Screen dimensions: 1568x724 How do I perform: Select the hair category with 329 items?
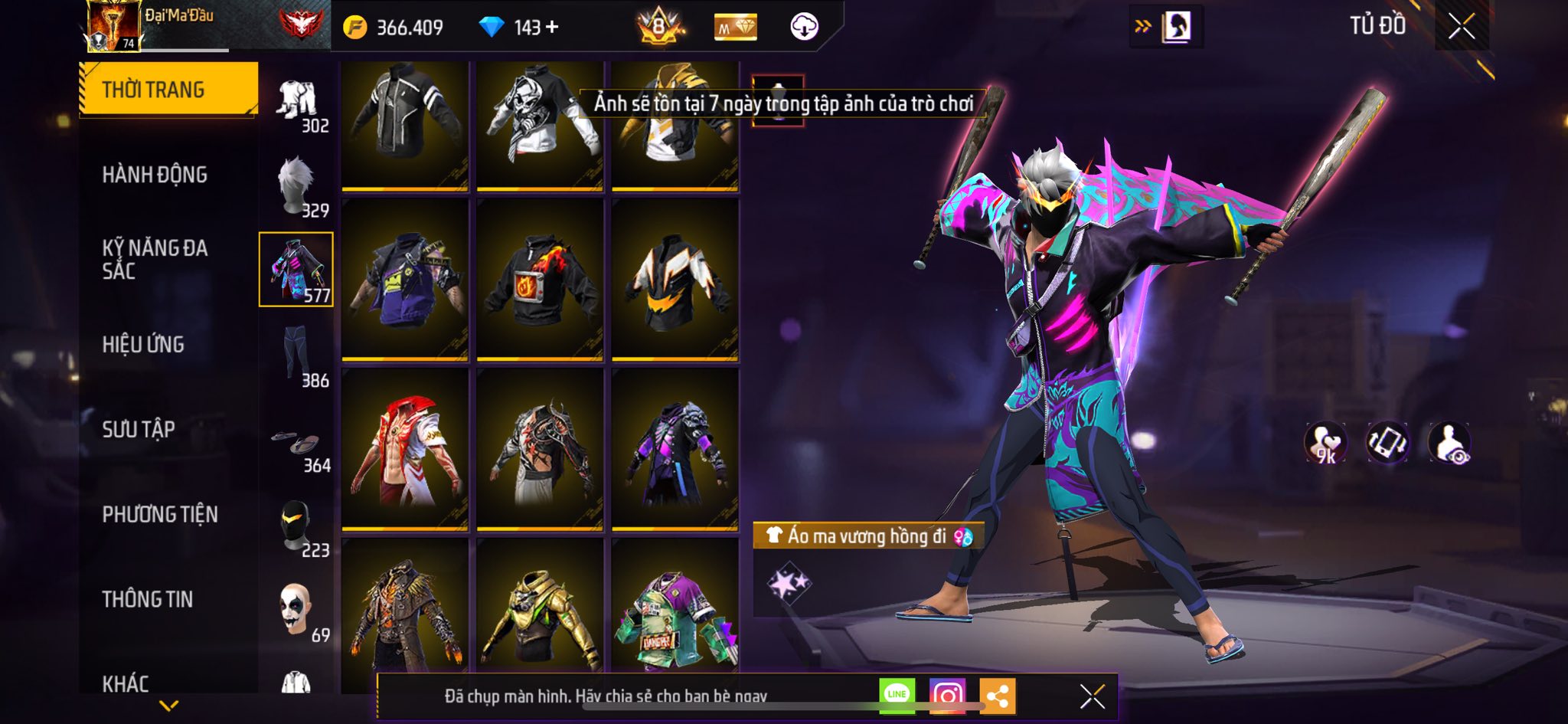297,185
